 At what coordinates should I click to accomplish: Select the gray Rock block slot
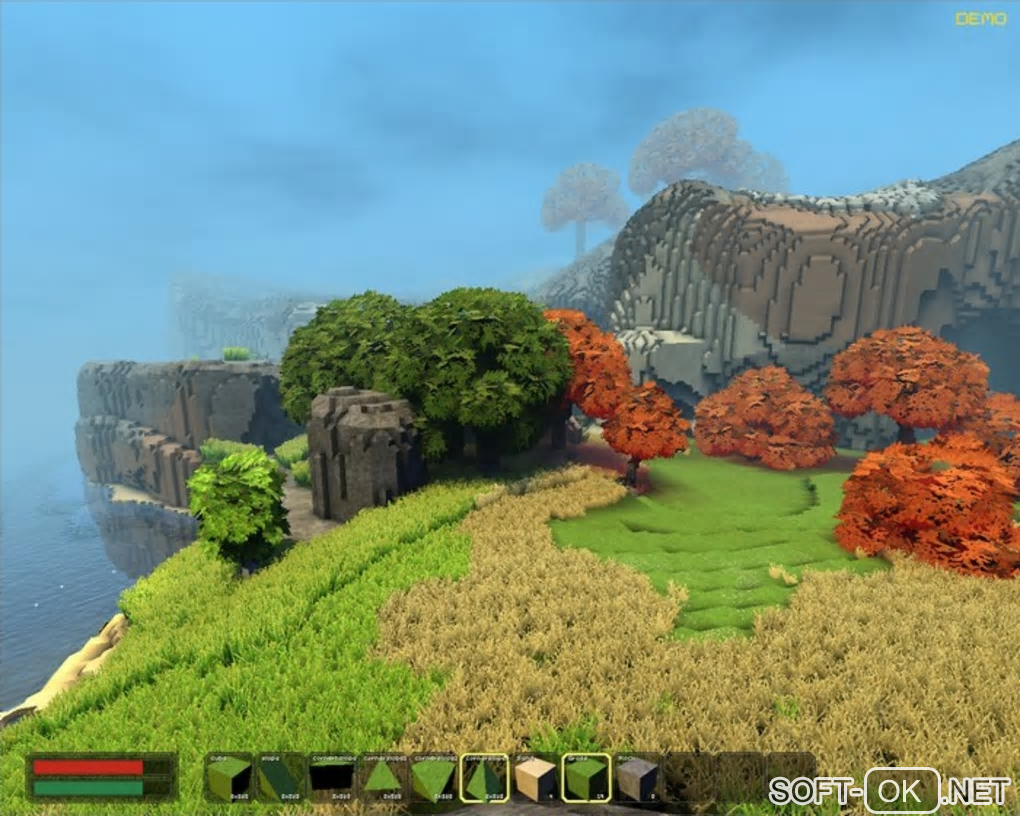pyautogui.click(x=637, y=778)
